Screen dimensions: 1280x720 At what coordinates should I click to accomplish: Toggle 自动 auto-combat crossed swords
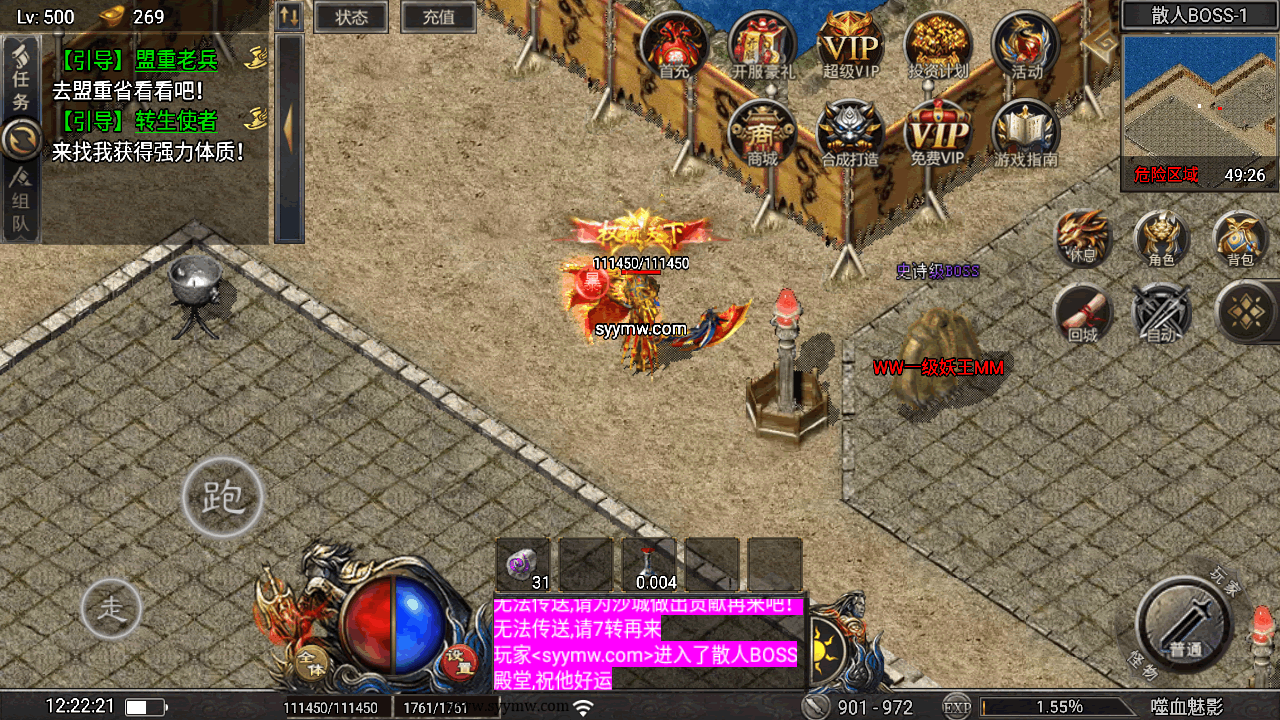[x=1161, y=312]
